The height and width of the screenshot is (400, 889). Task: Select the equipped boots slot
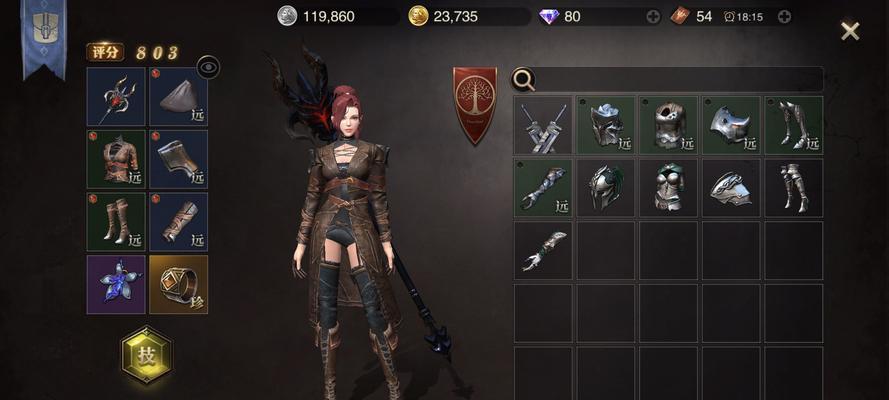pos(116,222)
